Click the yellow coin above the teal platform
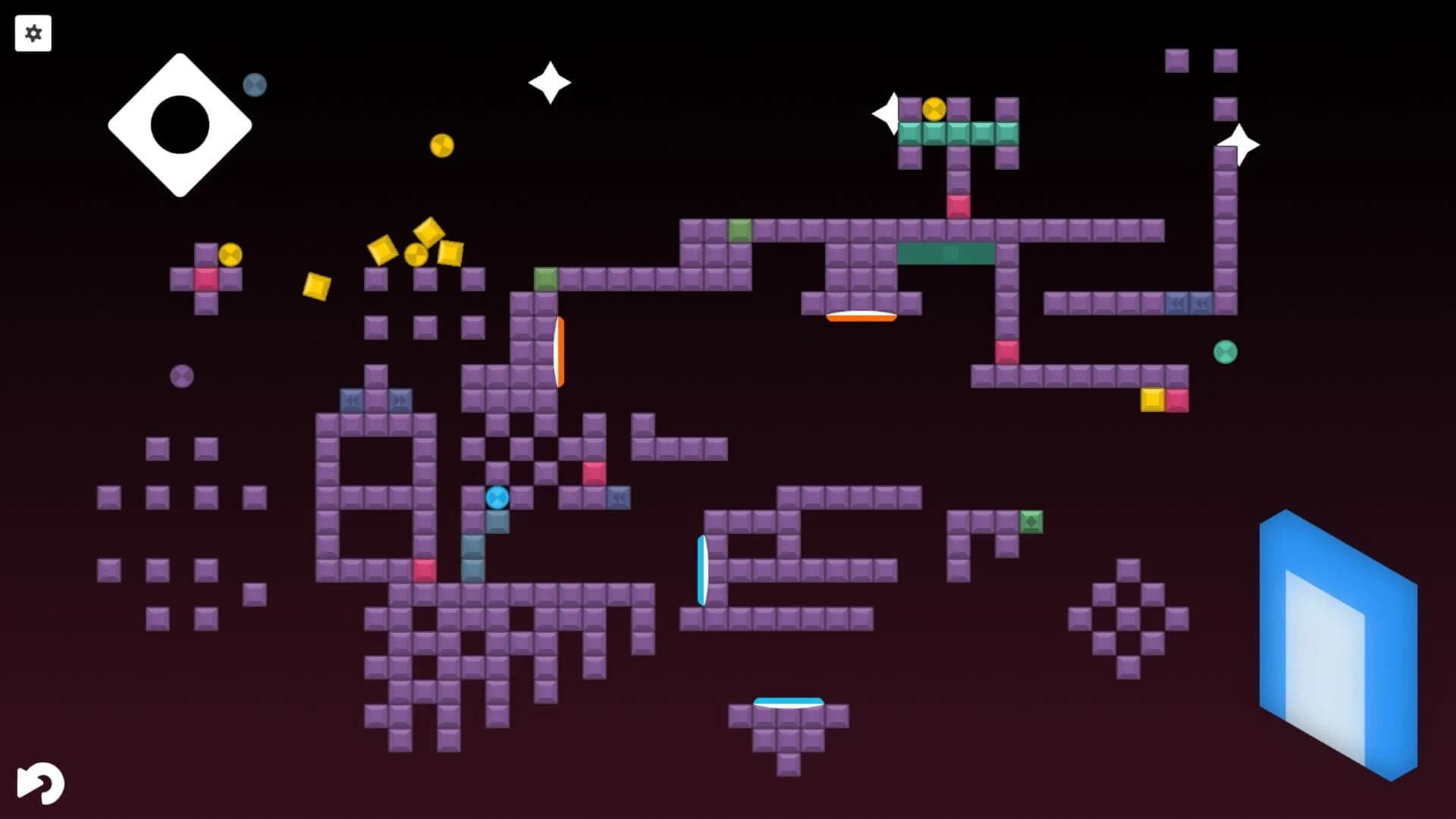The image size is (1456, 819). tap(934, 110)
